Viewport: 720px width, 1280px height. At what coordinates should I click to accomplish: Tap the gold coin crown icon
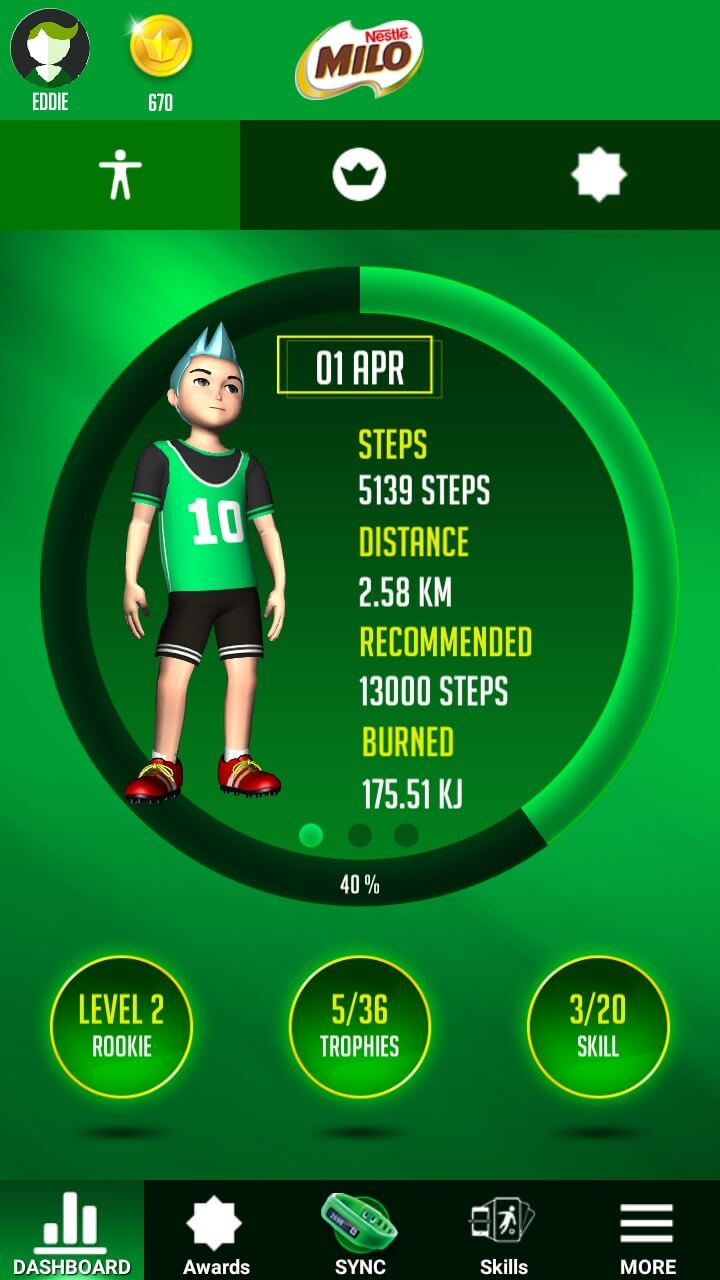click(x=160, y=46)
